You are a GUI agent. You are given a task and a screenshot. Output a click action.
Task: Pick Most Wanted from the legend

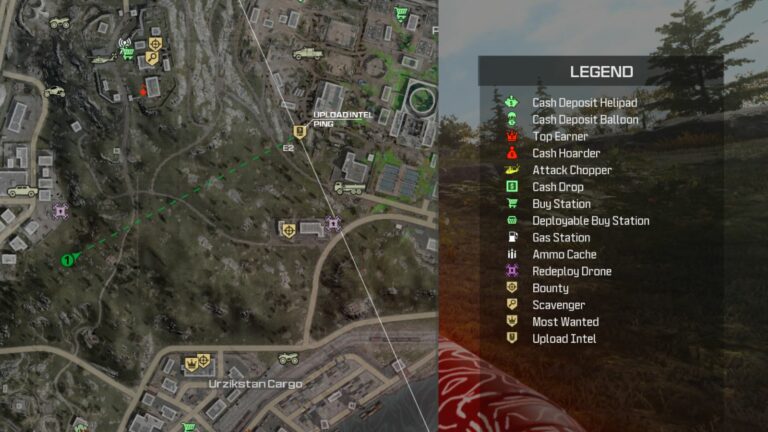565,322
